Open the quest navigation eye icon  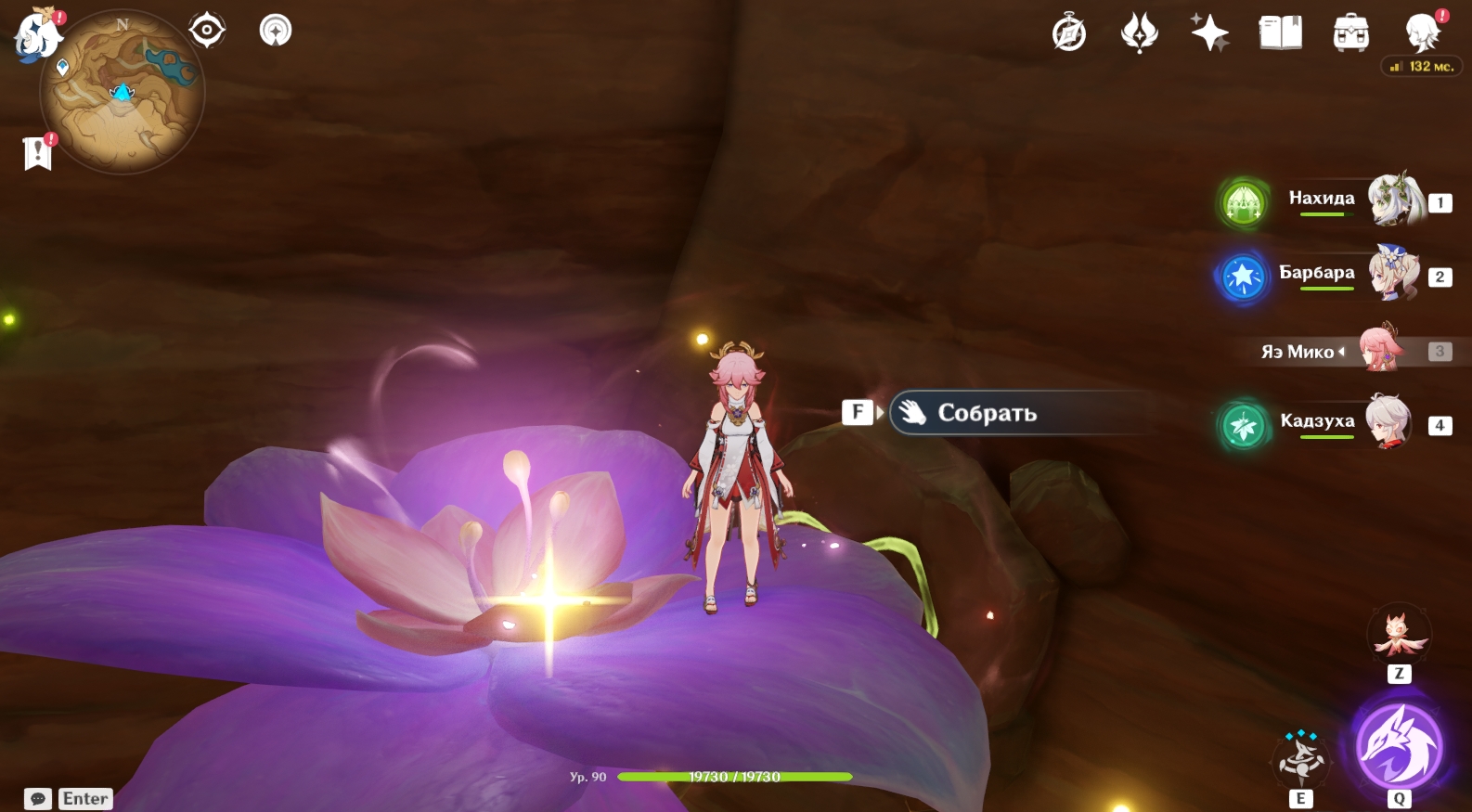tap(206, 31)
